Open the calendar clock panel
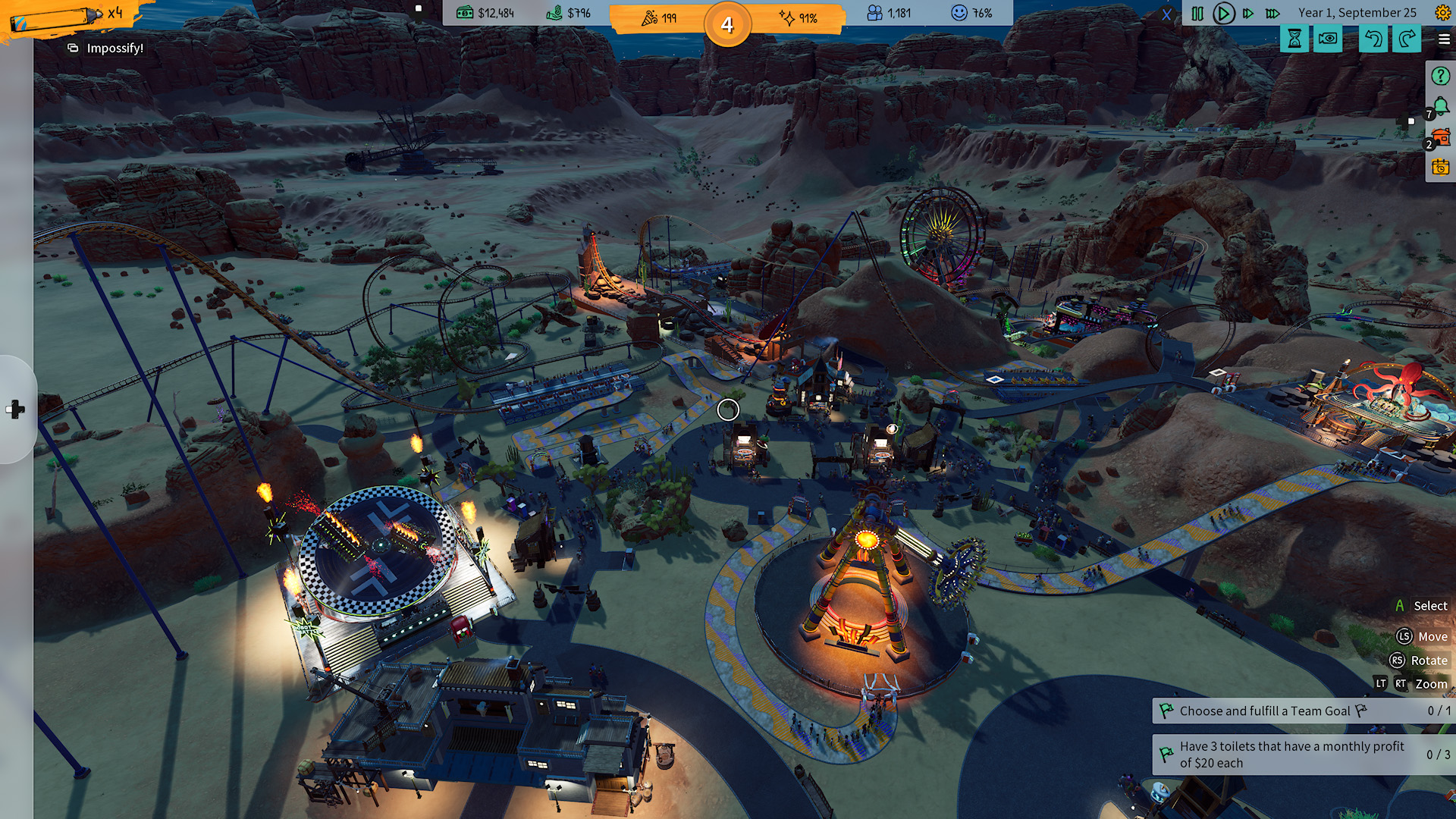This screenshot has height=819, width=1456. [x=1440, y=167]
